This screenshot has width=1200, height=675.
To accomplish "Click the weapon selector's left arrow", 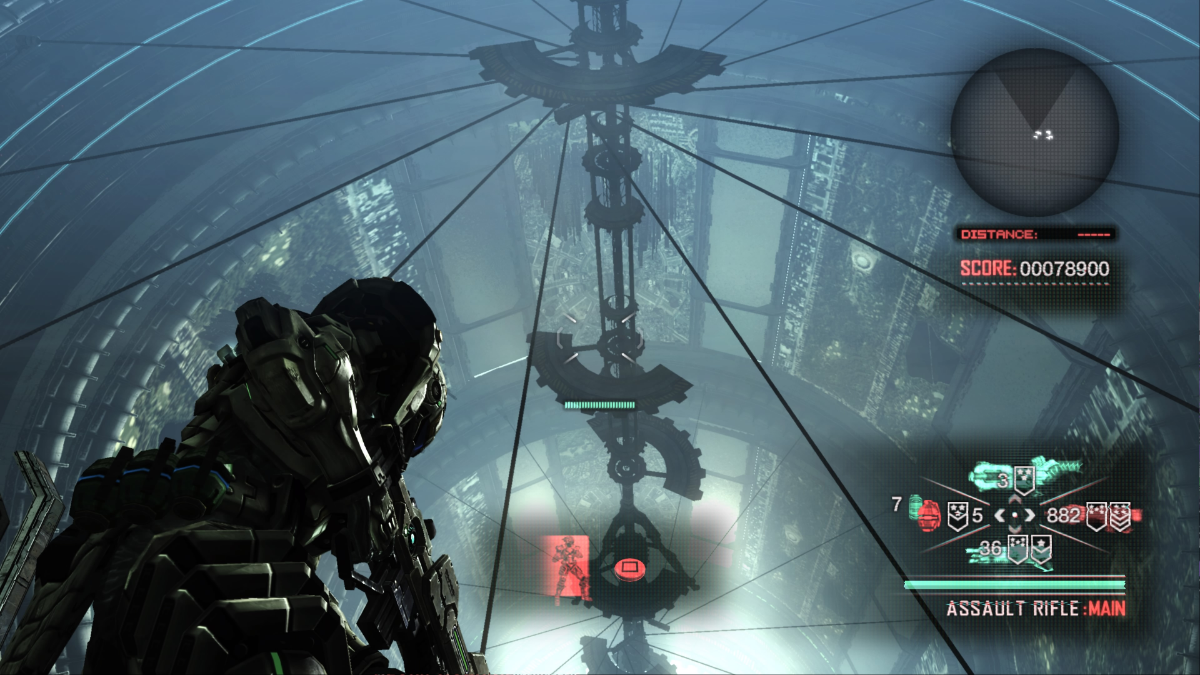I will (x=997, y=516).
